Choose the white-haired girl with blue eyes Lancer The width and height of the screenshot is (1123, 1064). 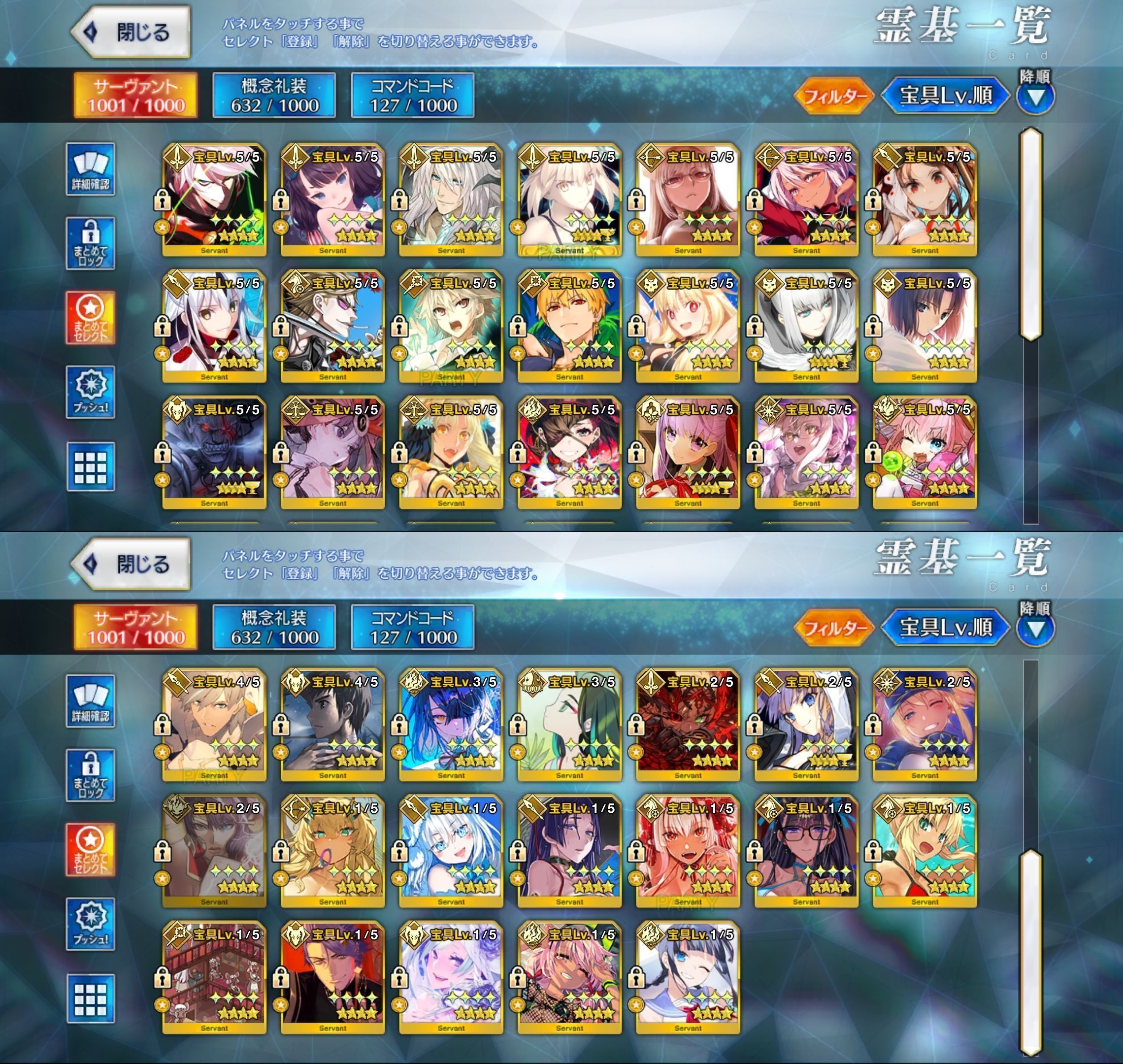point(451,851)
